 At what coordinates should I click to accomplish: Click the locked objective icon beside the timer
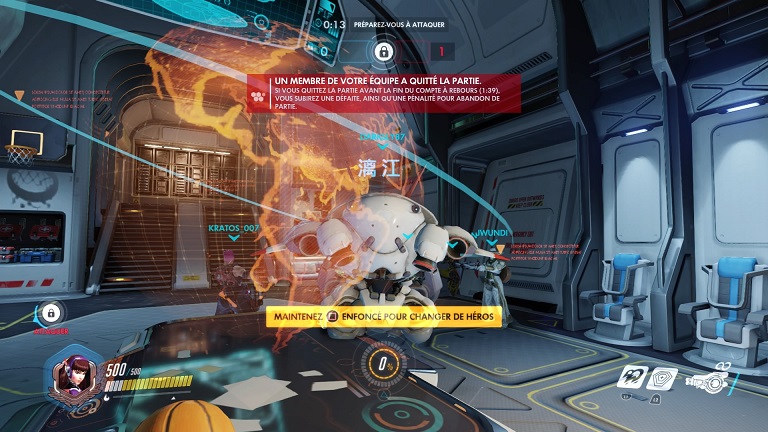(383, 51)
